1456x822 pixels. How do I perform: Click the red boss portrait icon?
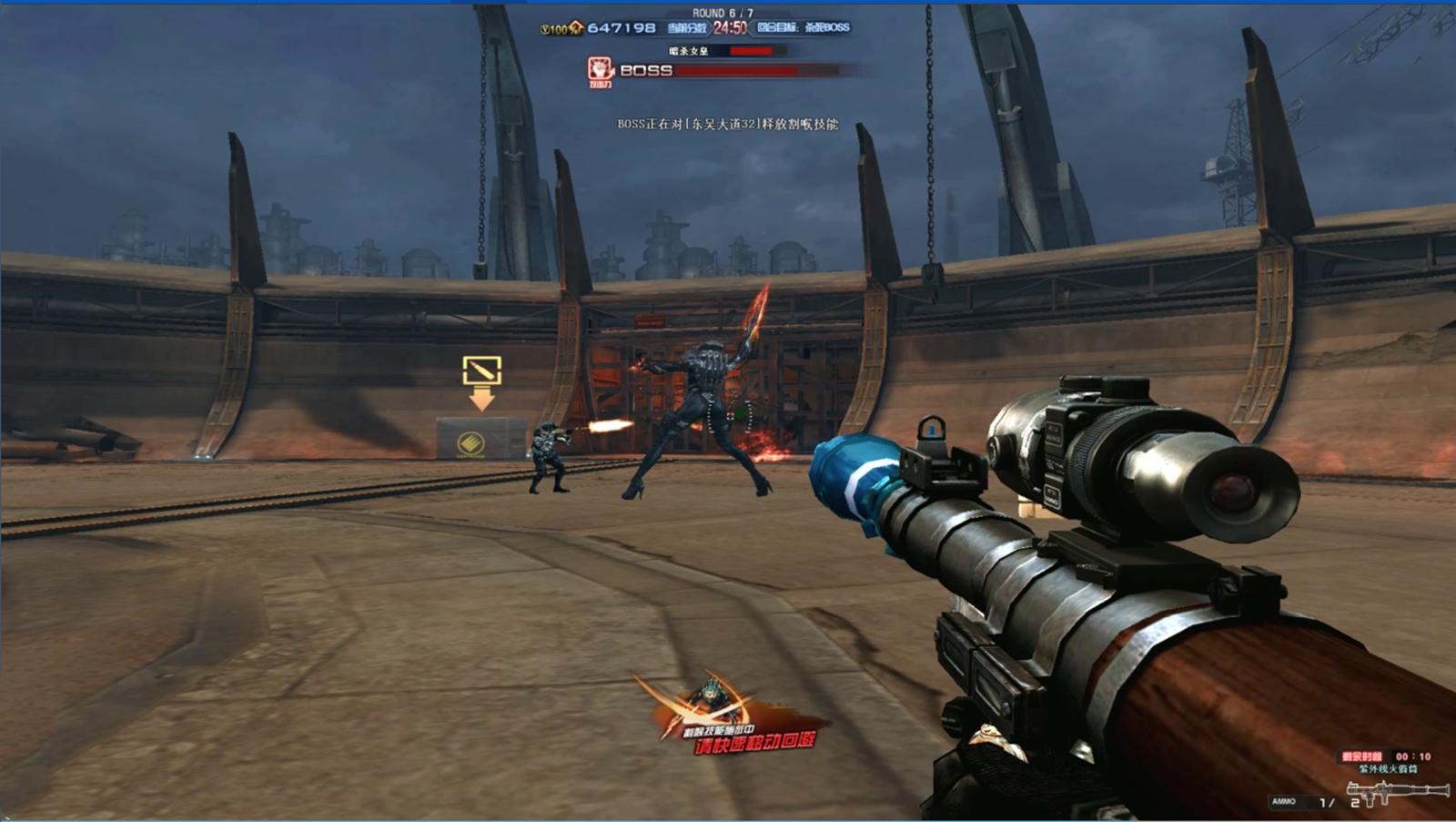point(601,70)
